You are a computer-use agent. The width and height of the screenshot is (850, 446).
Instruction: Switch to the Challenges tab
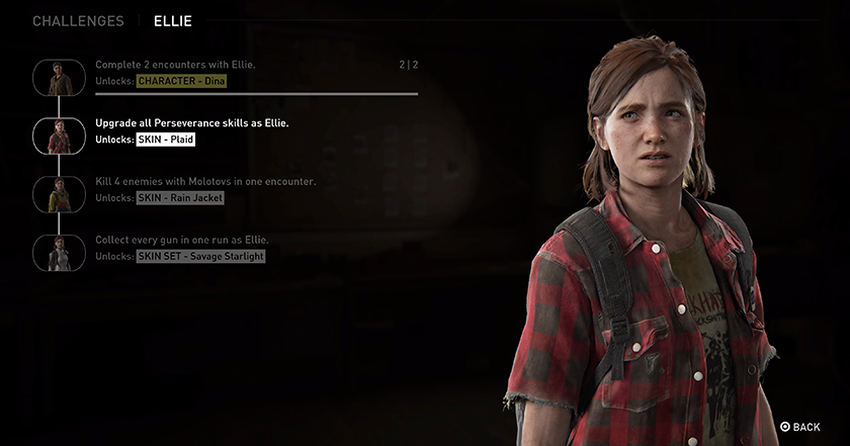(x=78, y=21)
